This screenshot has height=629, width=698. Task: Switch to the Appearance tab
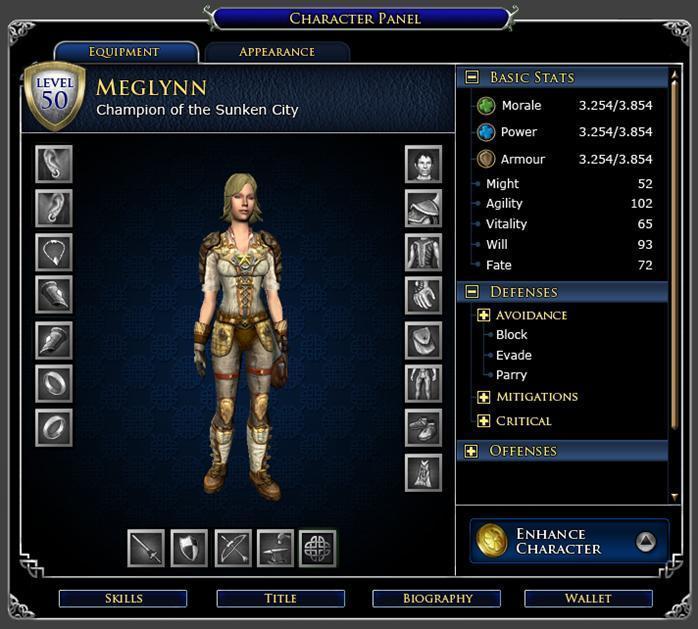pyautogui.click(x=277, y=52)
